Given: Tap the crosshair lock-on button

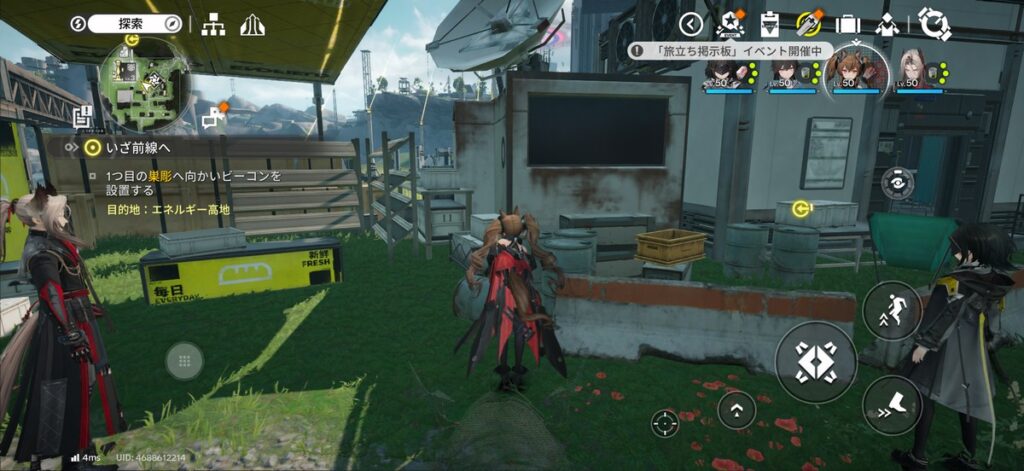Looking at the screenshot, I should [x=663, y=423].
